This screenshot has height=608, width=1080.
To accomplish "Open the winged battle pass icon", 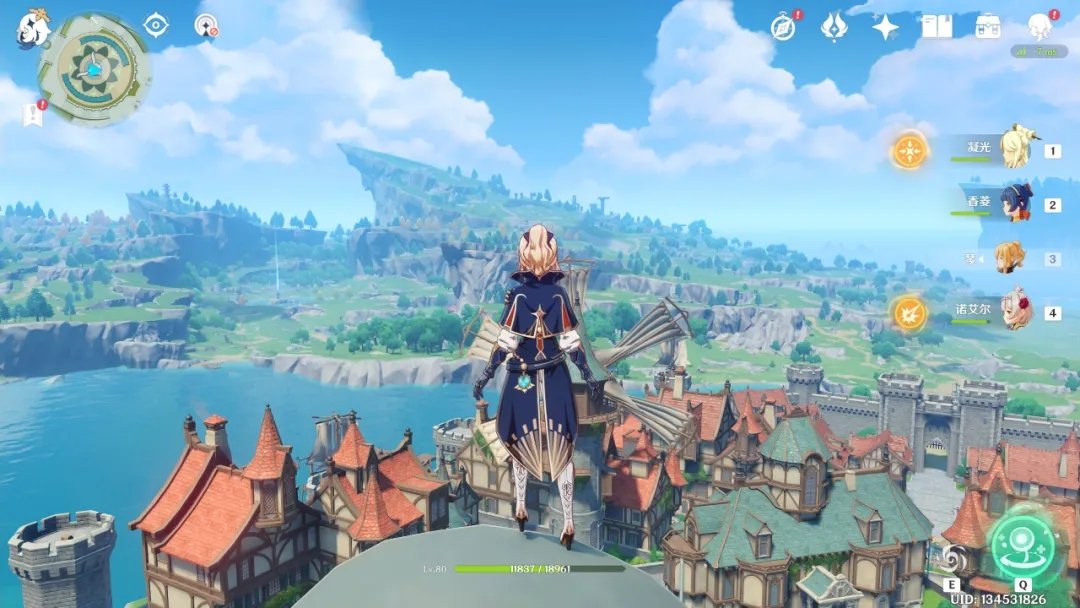I will pyautogui.click(x=834, y=27).
